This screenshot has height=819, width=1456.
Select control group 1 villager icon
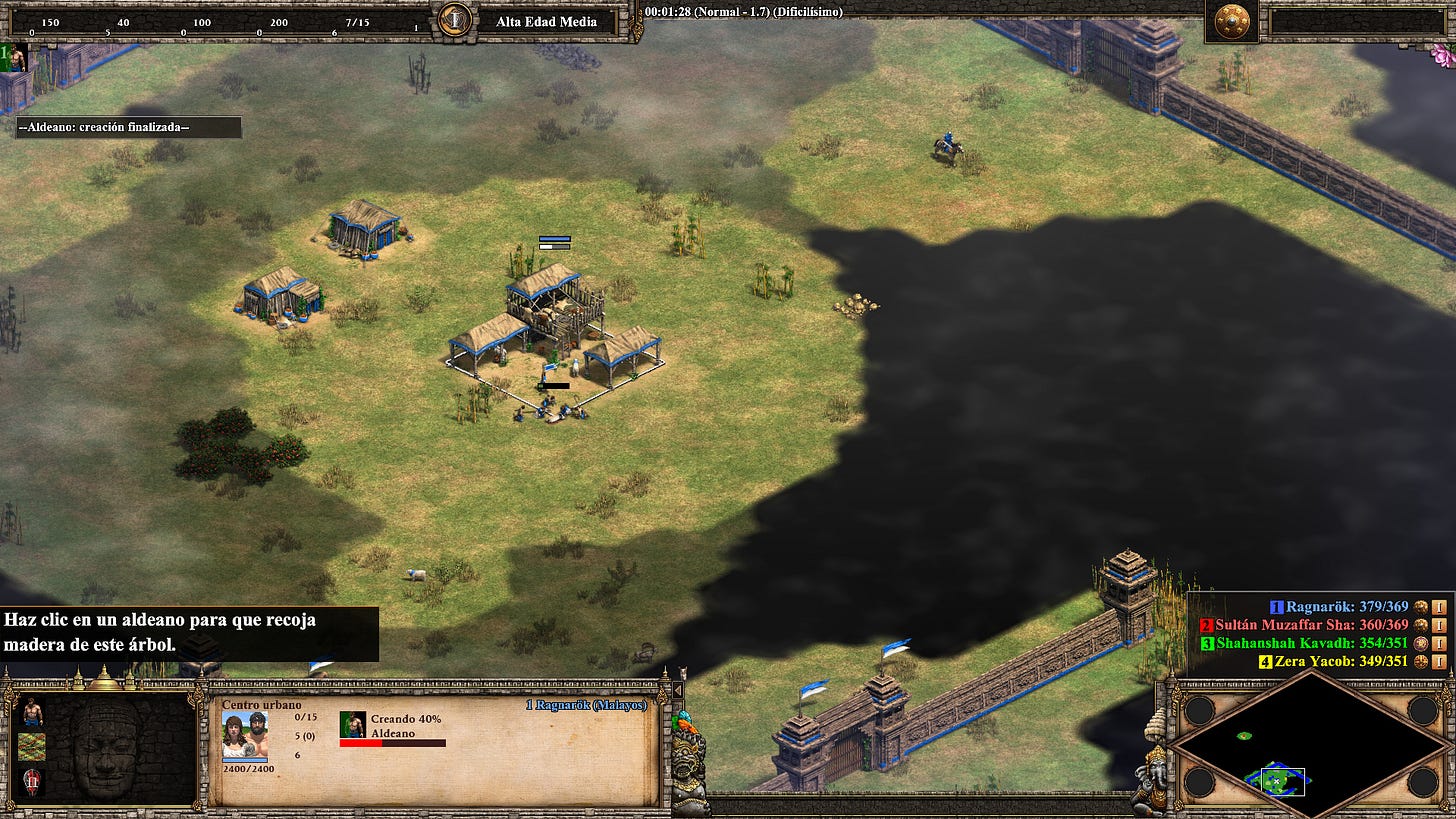coord(14,57)
